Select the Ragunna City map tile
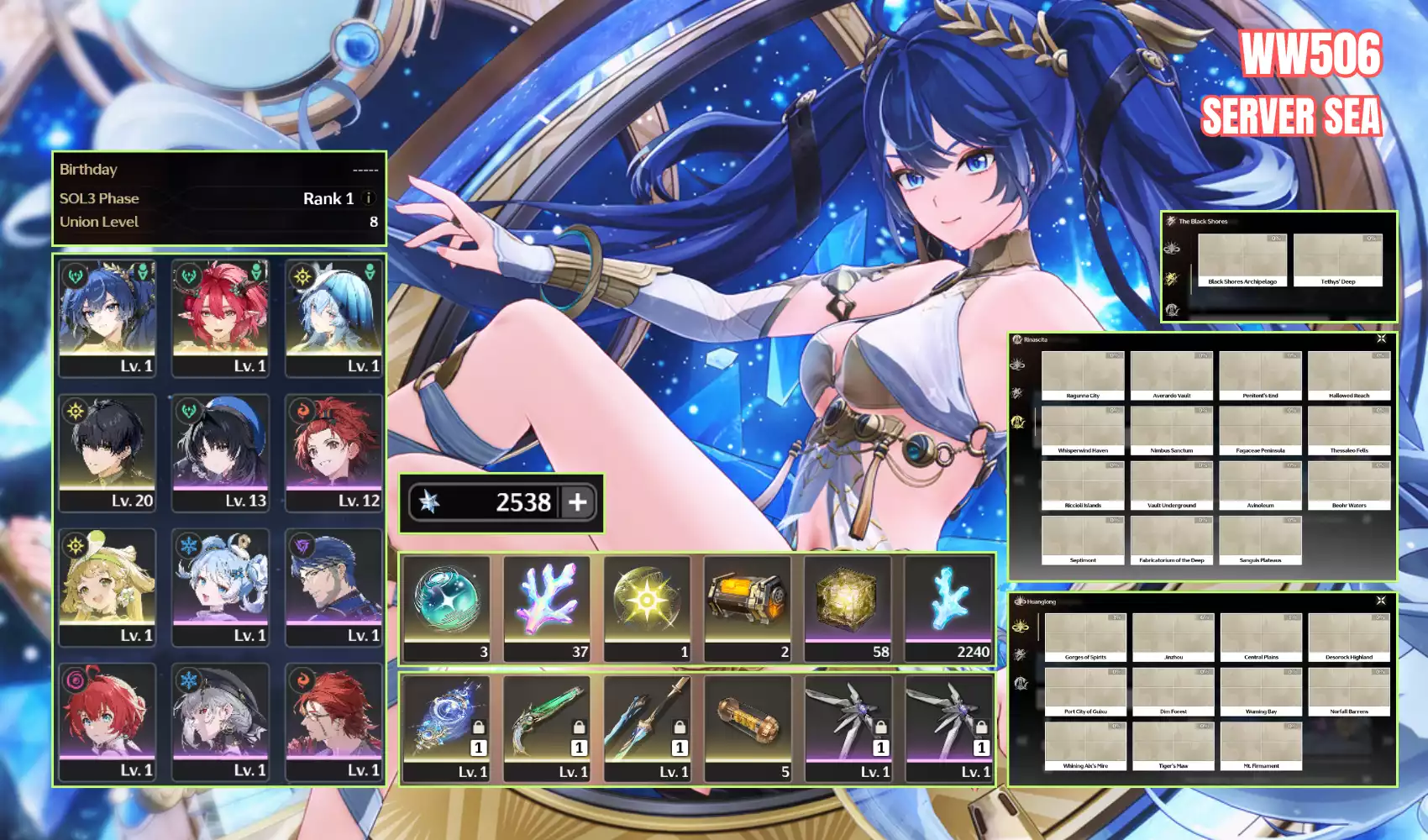1428x840 pixels. [1082, 375]
